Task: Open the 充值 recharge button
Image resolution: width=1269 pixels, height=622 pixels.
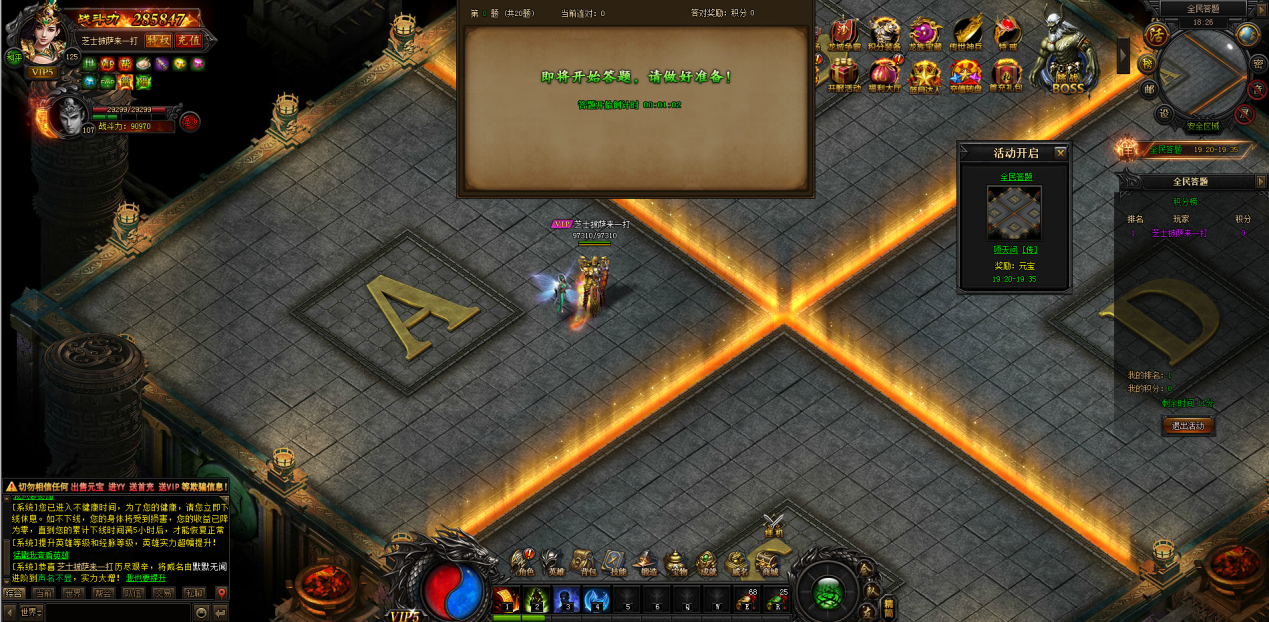Action: pyautogui.click(x=188, y=41)
